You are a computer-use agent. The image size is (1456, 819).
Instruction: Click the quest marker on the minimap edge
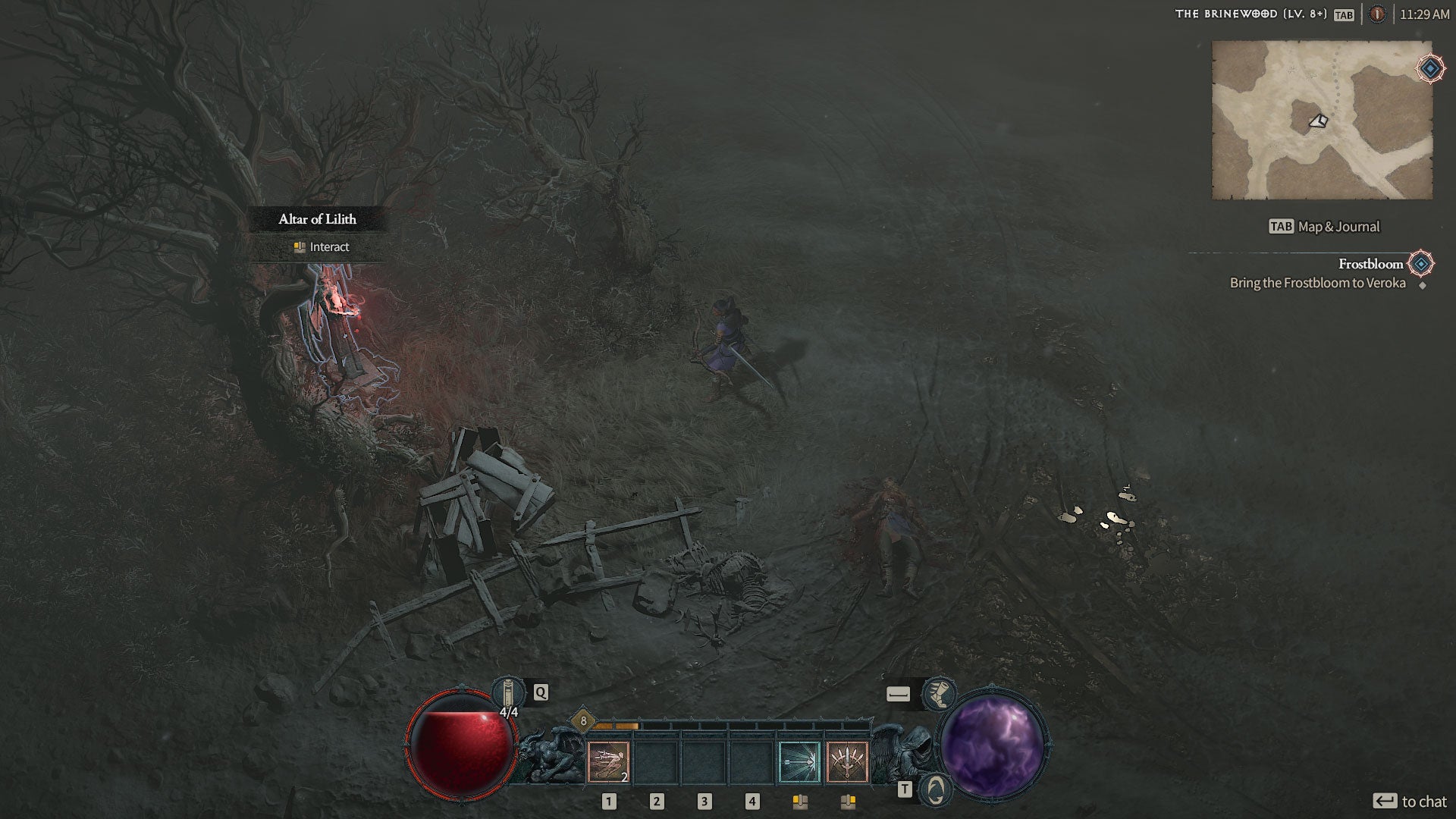[x=1430, y=68]
